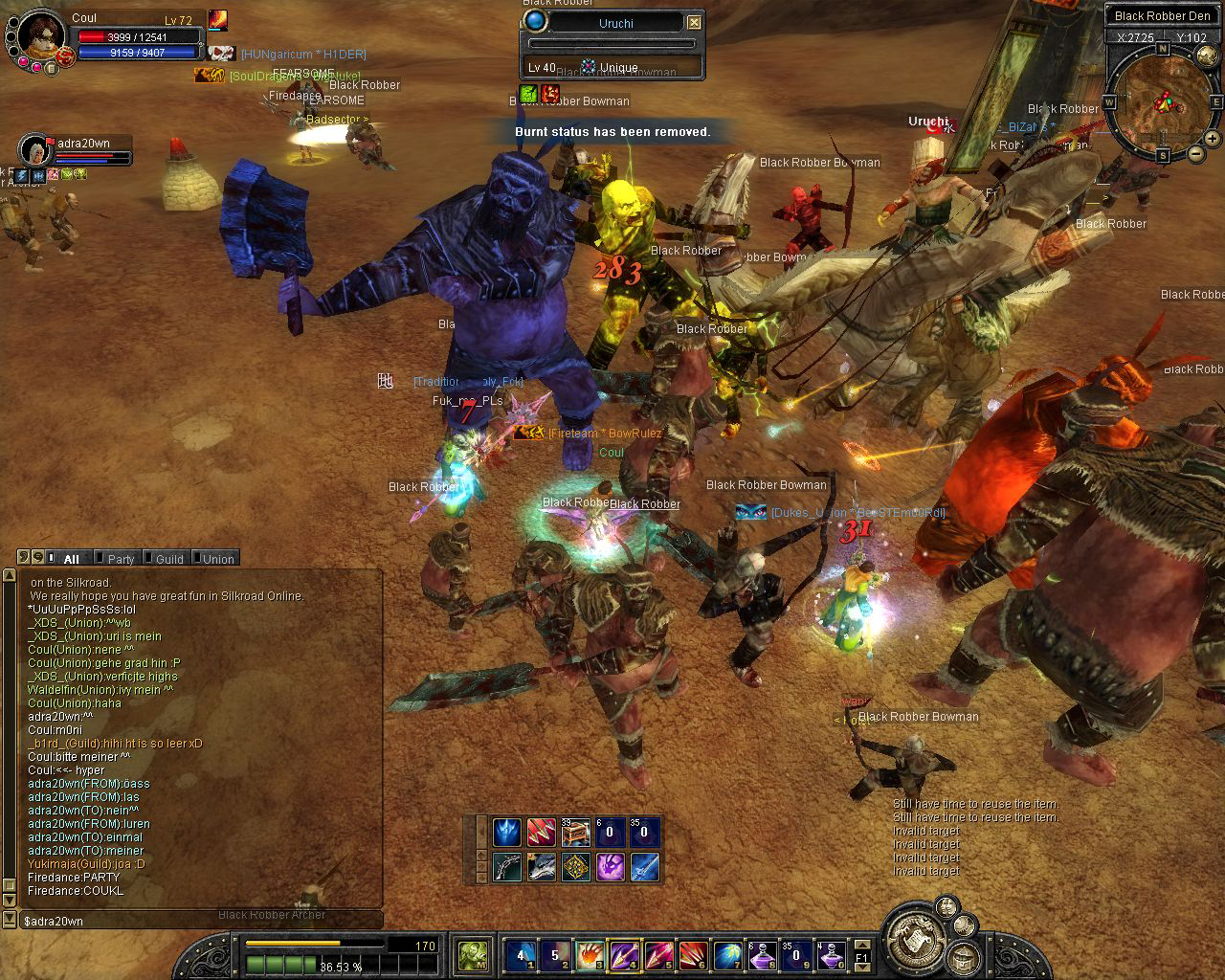Select the All chat tab
1225x980 pixels.
coord(70,559)
